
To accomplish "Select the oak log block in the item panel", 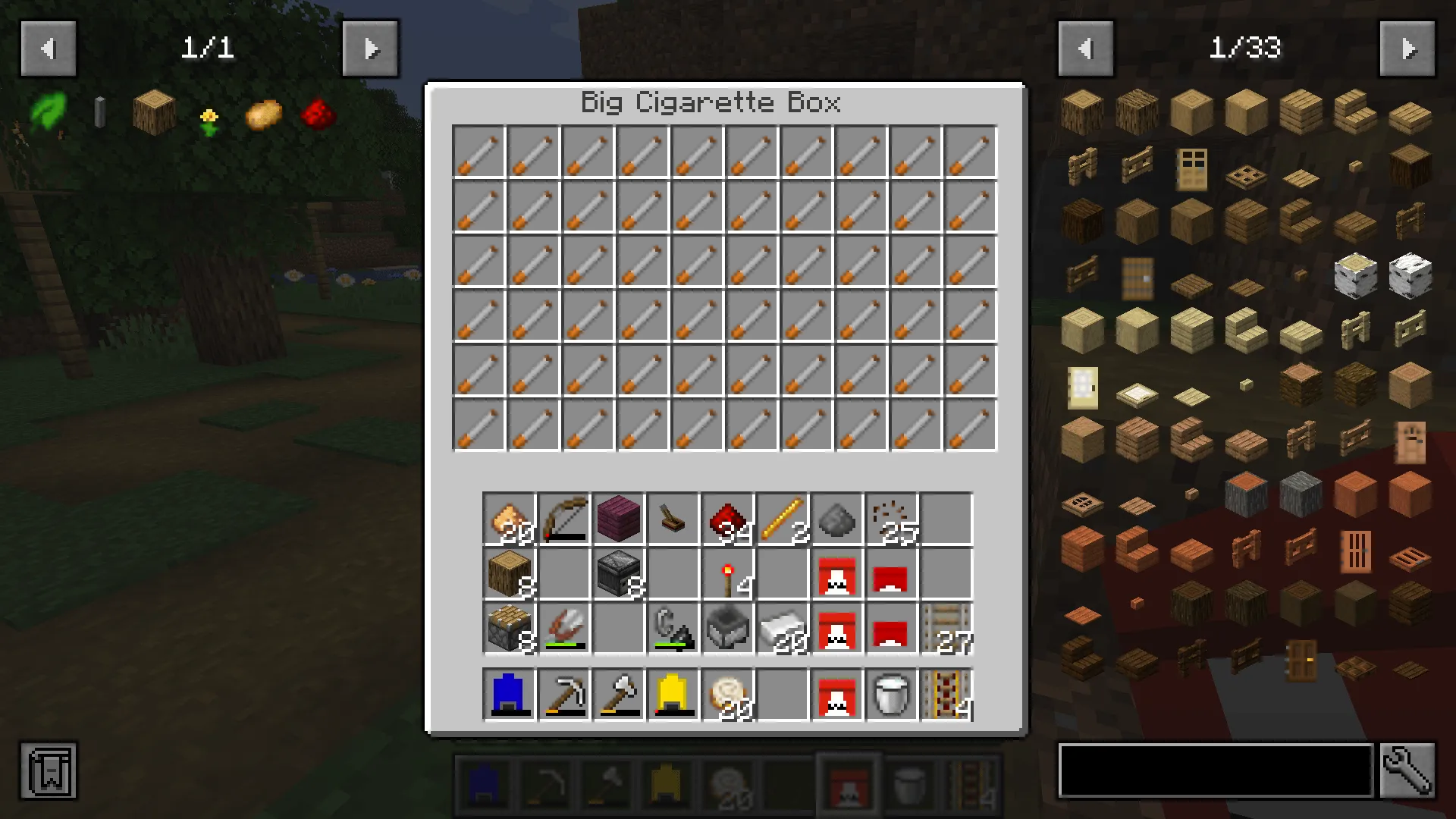I will (x=1081, y=111).
